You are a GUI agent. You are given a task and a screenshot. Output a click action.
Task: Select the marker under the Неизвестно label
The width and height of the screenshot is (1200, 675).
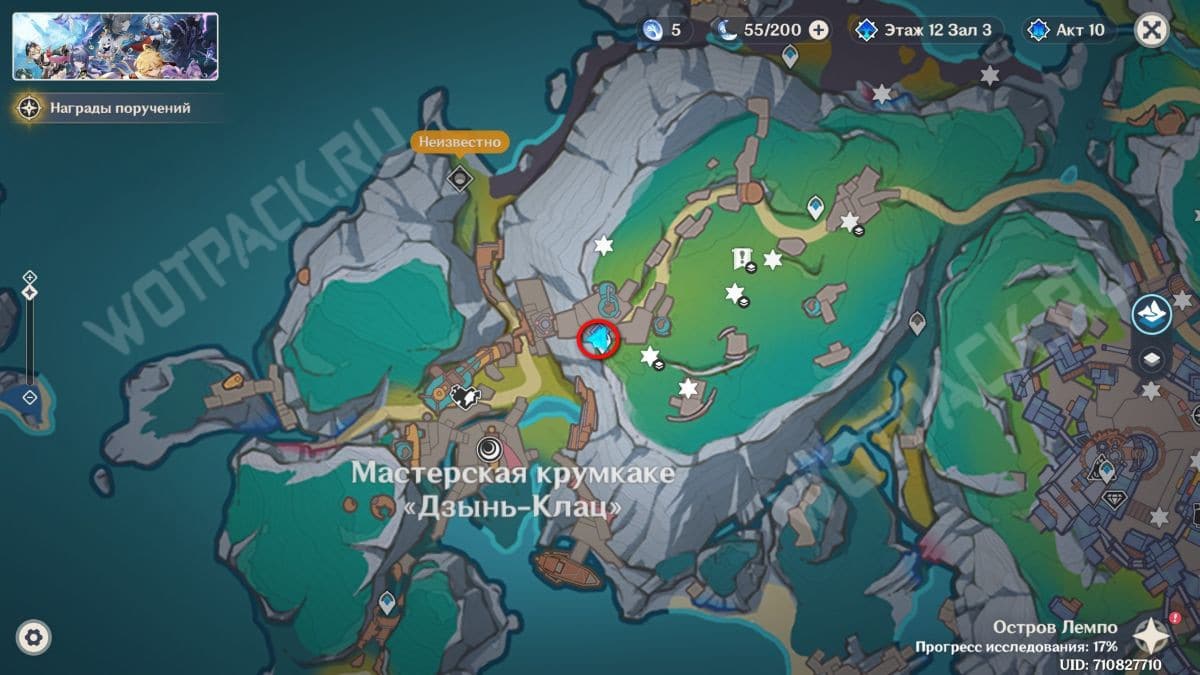tap(459, 179)
